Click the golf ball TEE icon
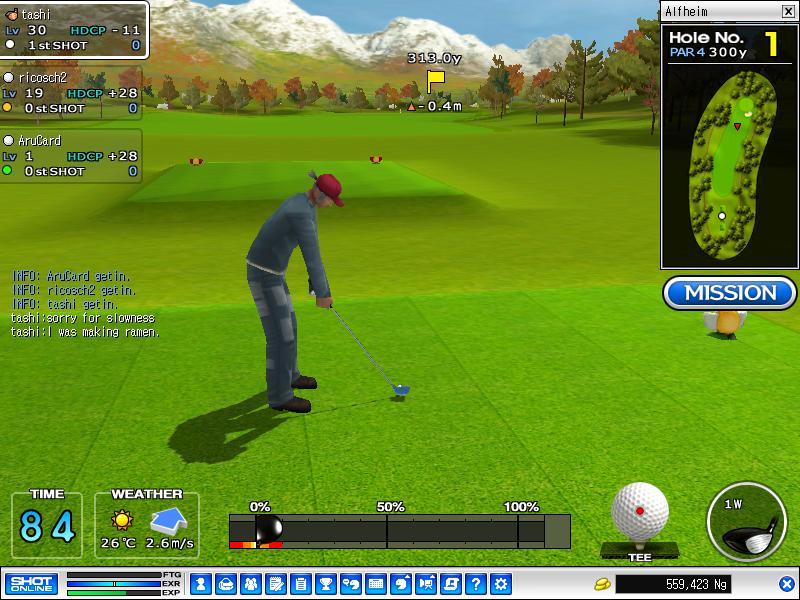800x600 pixels. pyautogui.click(x=640, y=516)
